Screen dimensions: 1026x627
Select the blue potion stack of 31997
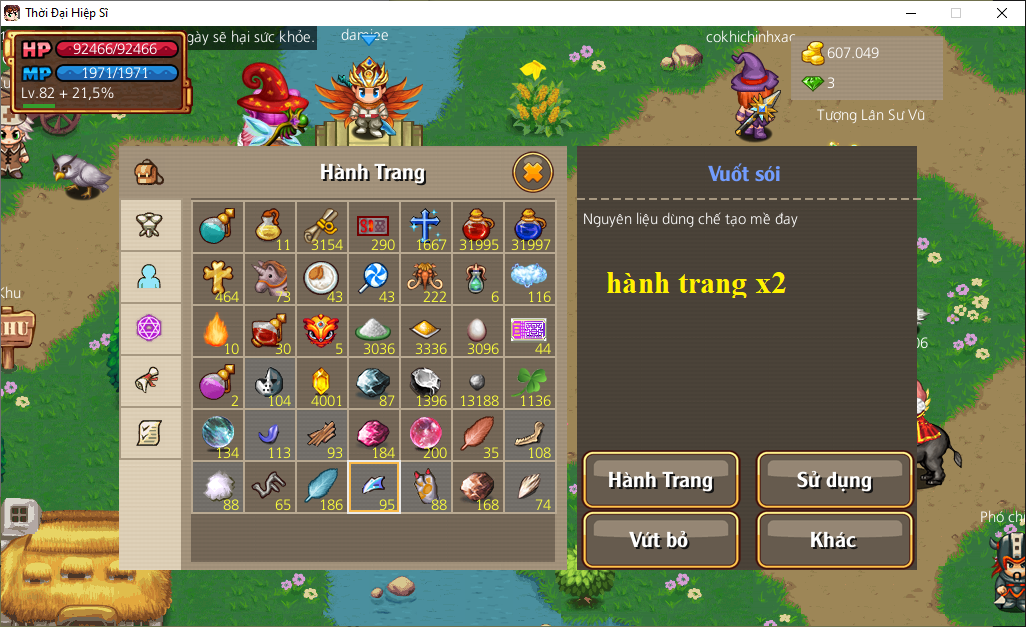530,226
